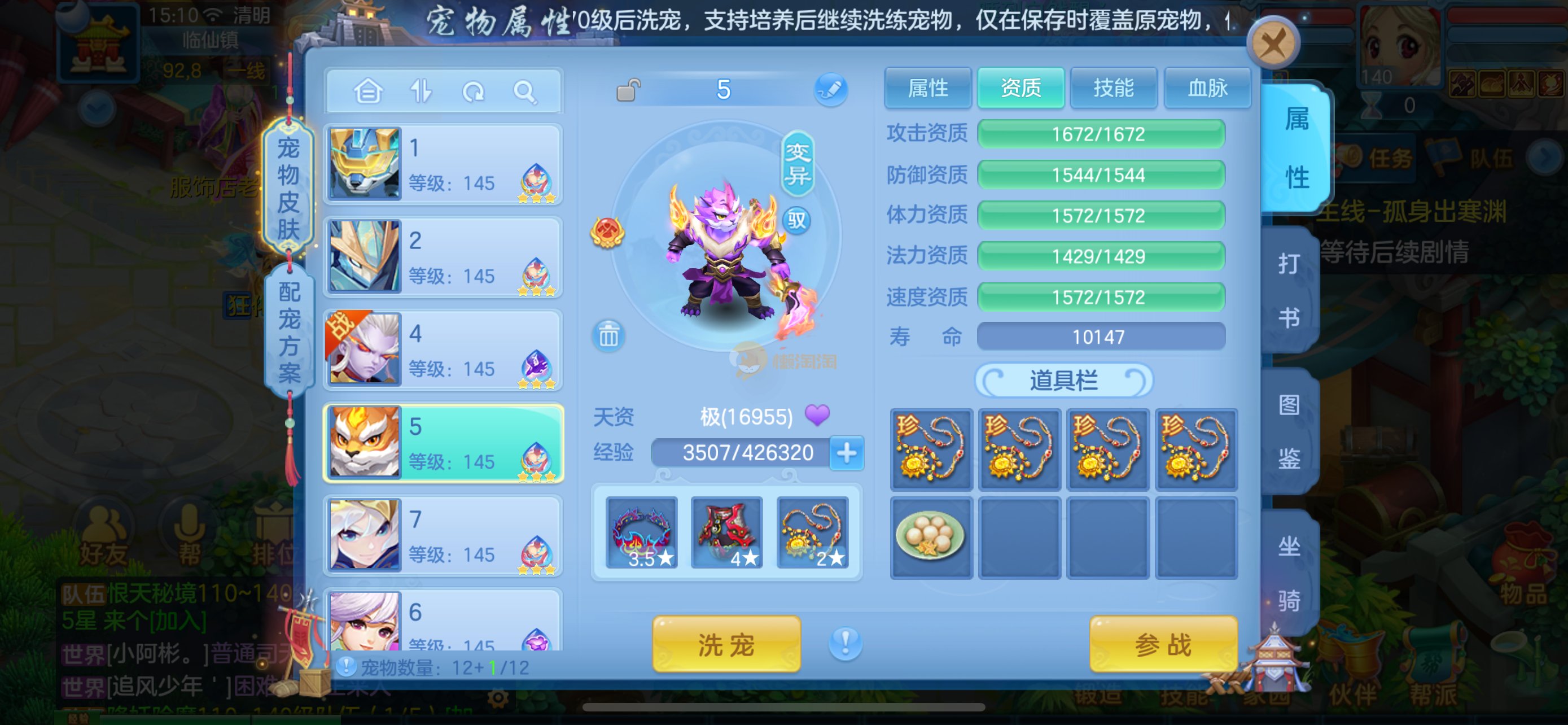Click the magnifier search icon
The image size is (1568, 725).
524,92
